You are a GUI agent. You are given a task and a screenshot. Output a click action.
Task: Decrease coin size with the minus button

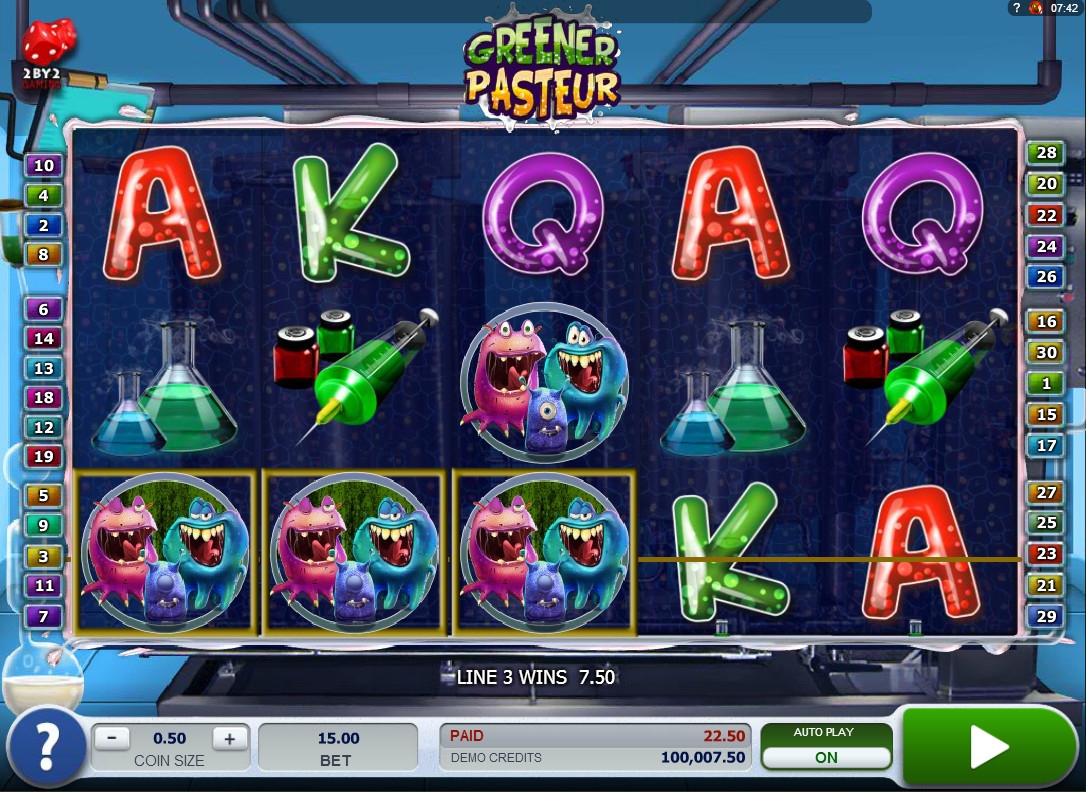pos(112,739)
